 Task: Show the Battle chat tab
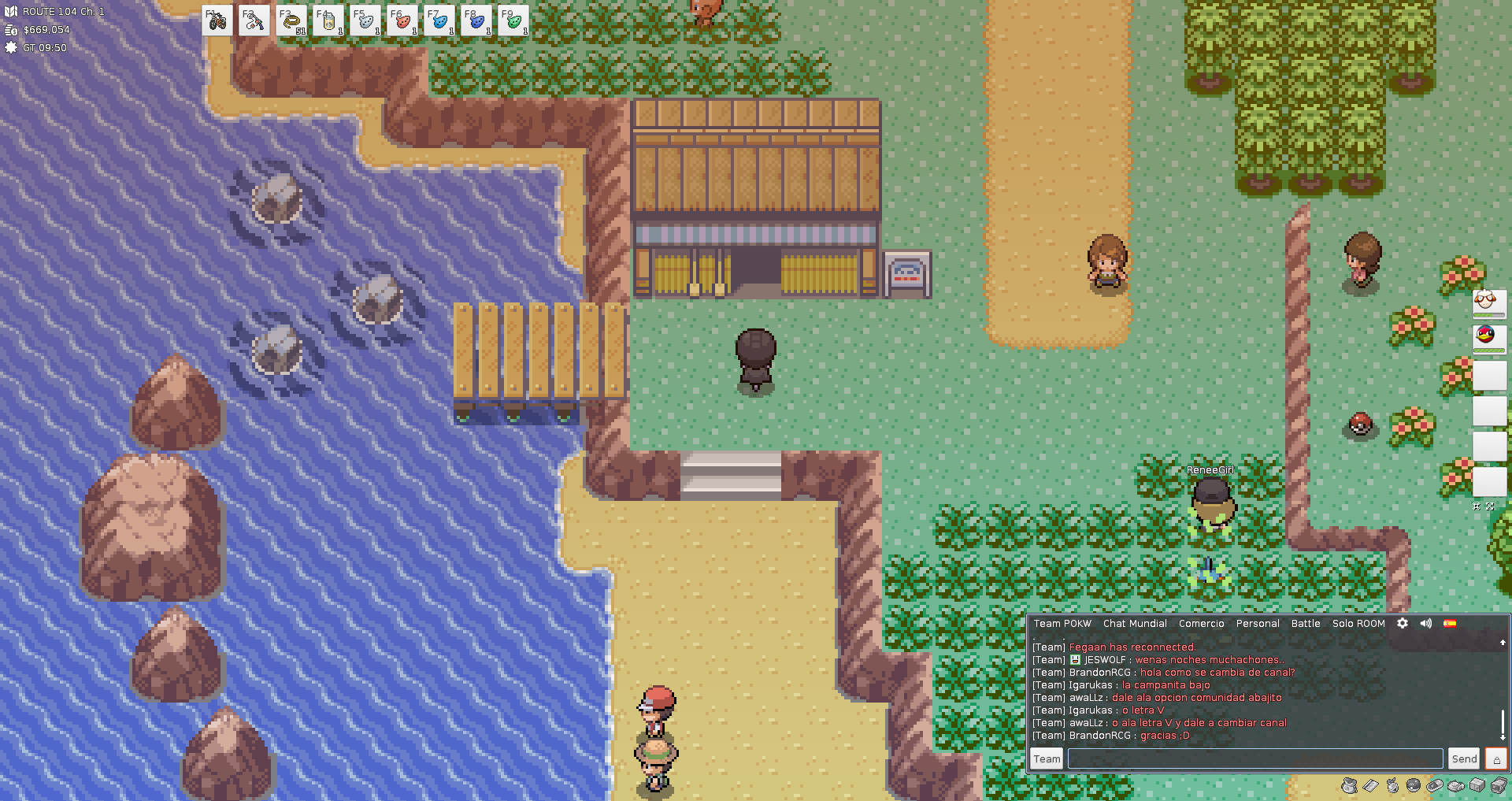coord(1306,623)
